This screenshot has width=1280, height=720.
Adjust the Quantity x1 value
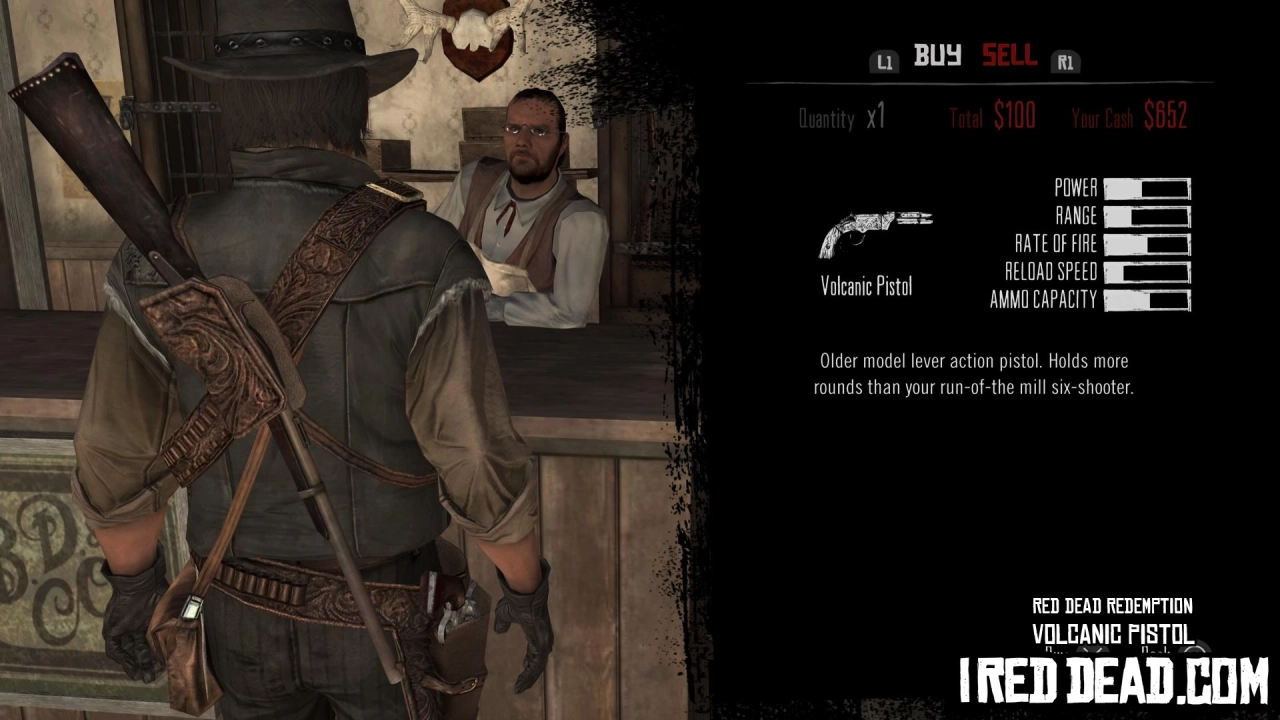pos(843,117)
